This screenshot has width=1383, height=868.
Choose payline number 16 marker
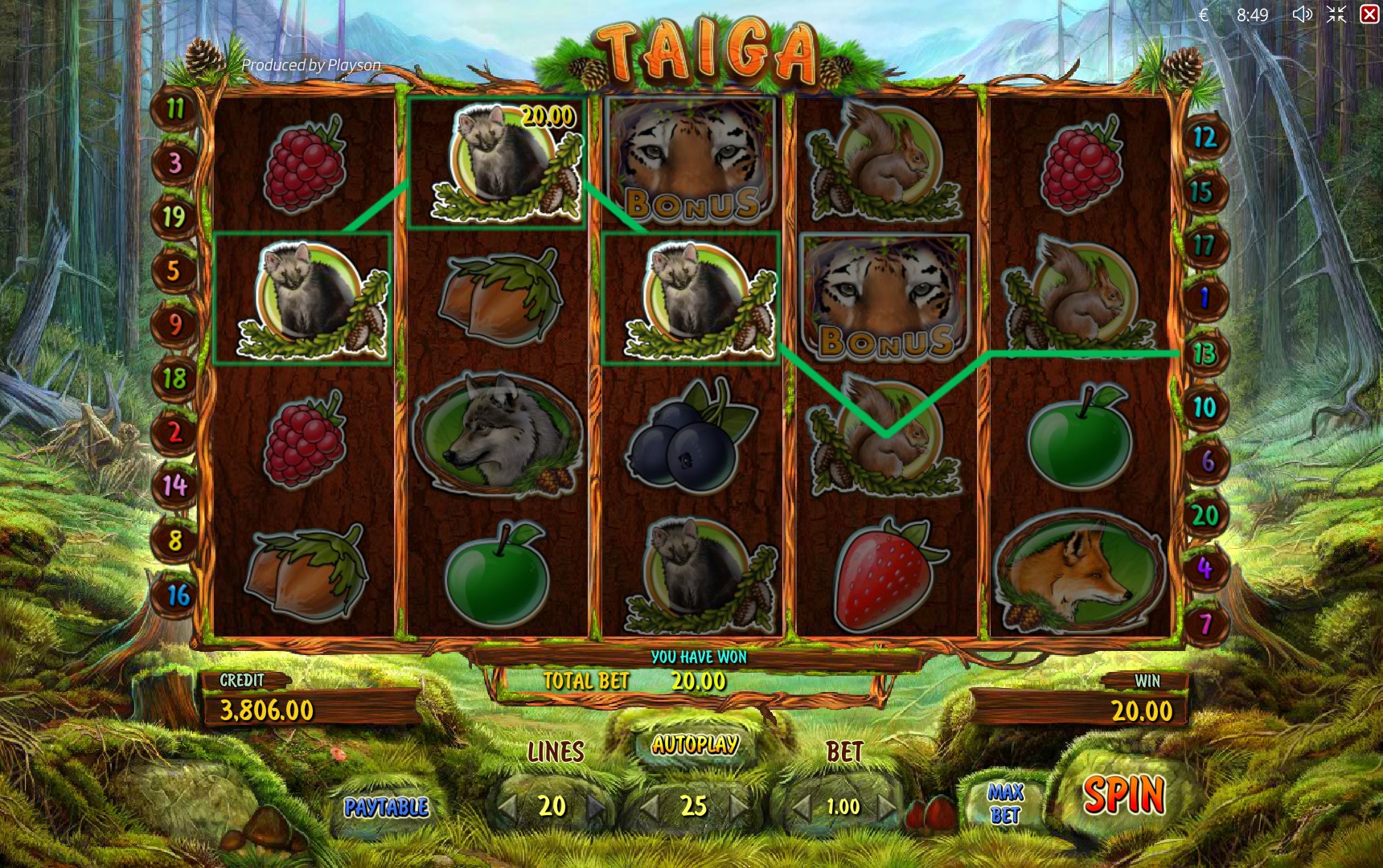pos(178,595)
